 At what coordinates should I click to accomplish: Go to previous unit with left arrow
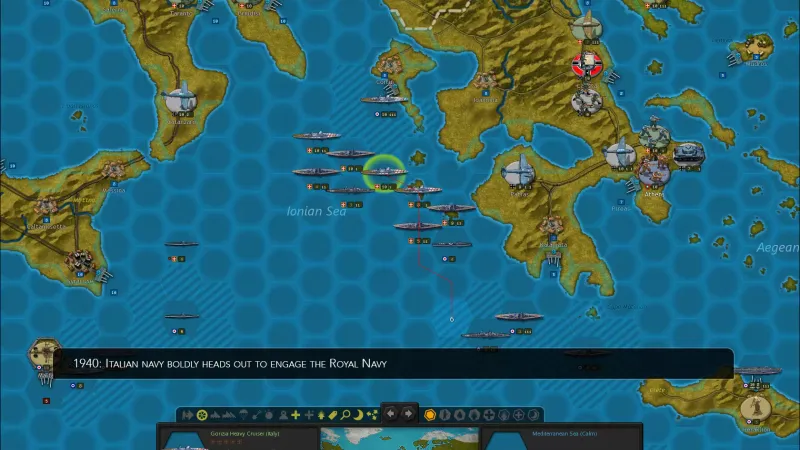point(391,414)
